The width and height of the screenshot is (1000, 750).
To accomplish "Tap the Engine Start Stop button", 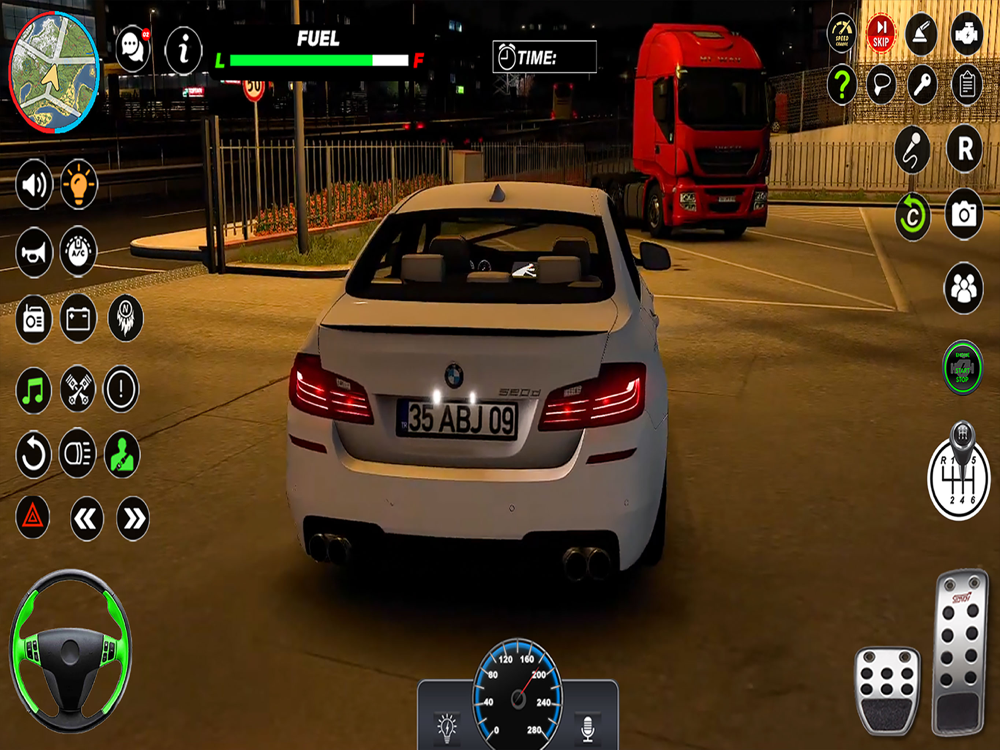I will [x=962, y=367].
